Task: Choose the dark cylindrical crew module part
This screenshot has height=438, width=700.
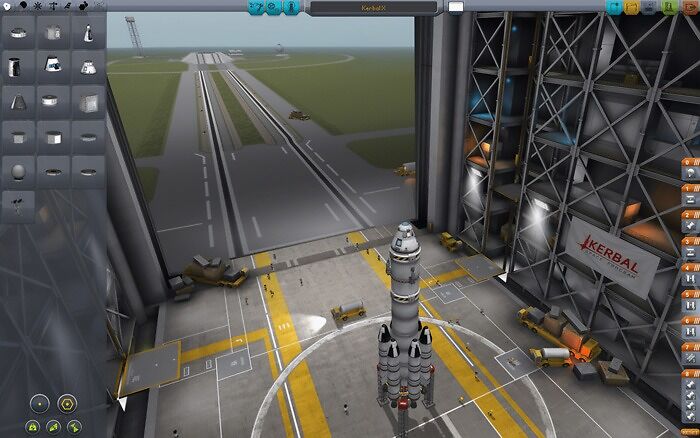Action: [x=19, y=68]
